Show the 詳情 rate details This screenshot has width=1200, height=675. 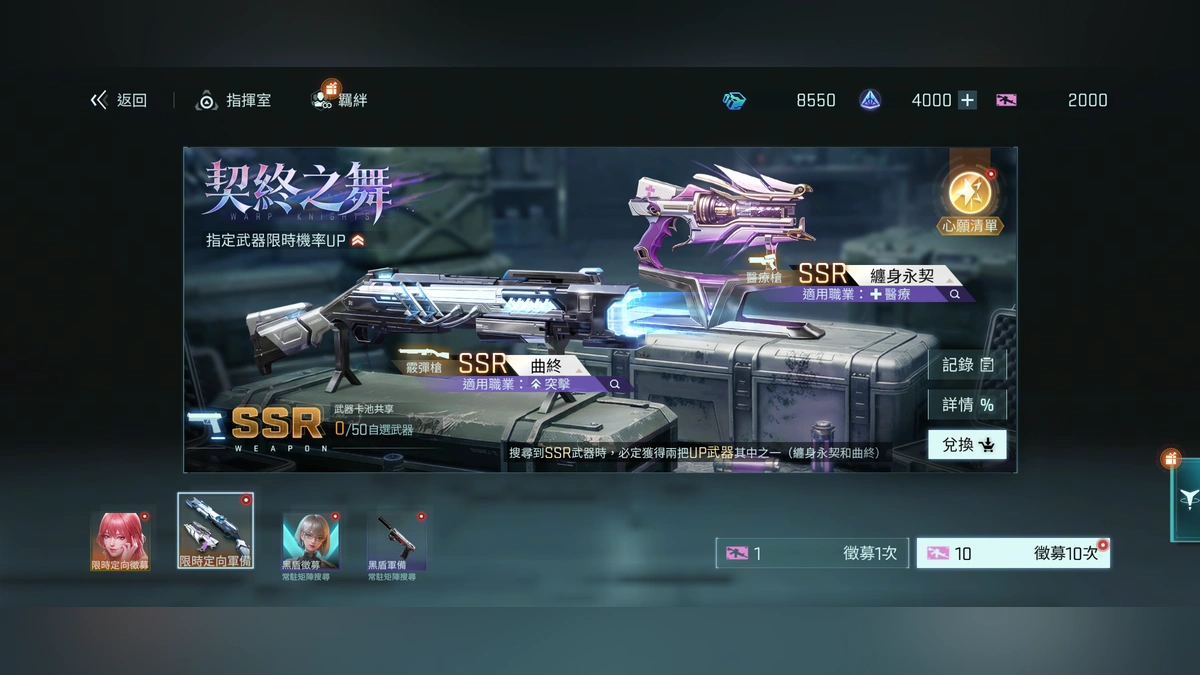pyautogui.click(x=967, y=405)
